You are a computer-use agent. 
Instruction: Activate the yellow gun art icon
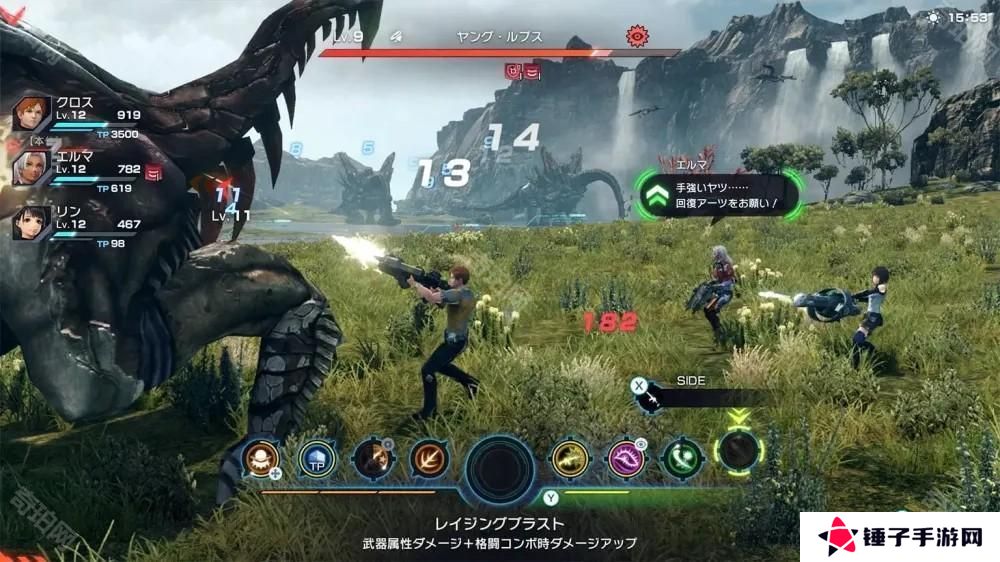point(571,458)
